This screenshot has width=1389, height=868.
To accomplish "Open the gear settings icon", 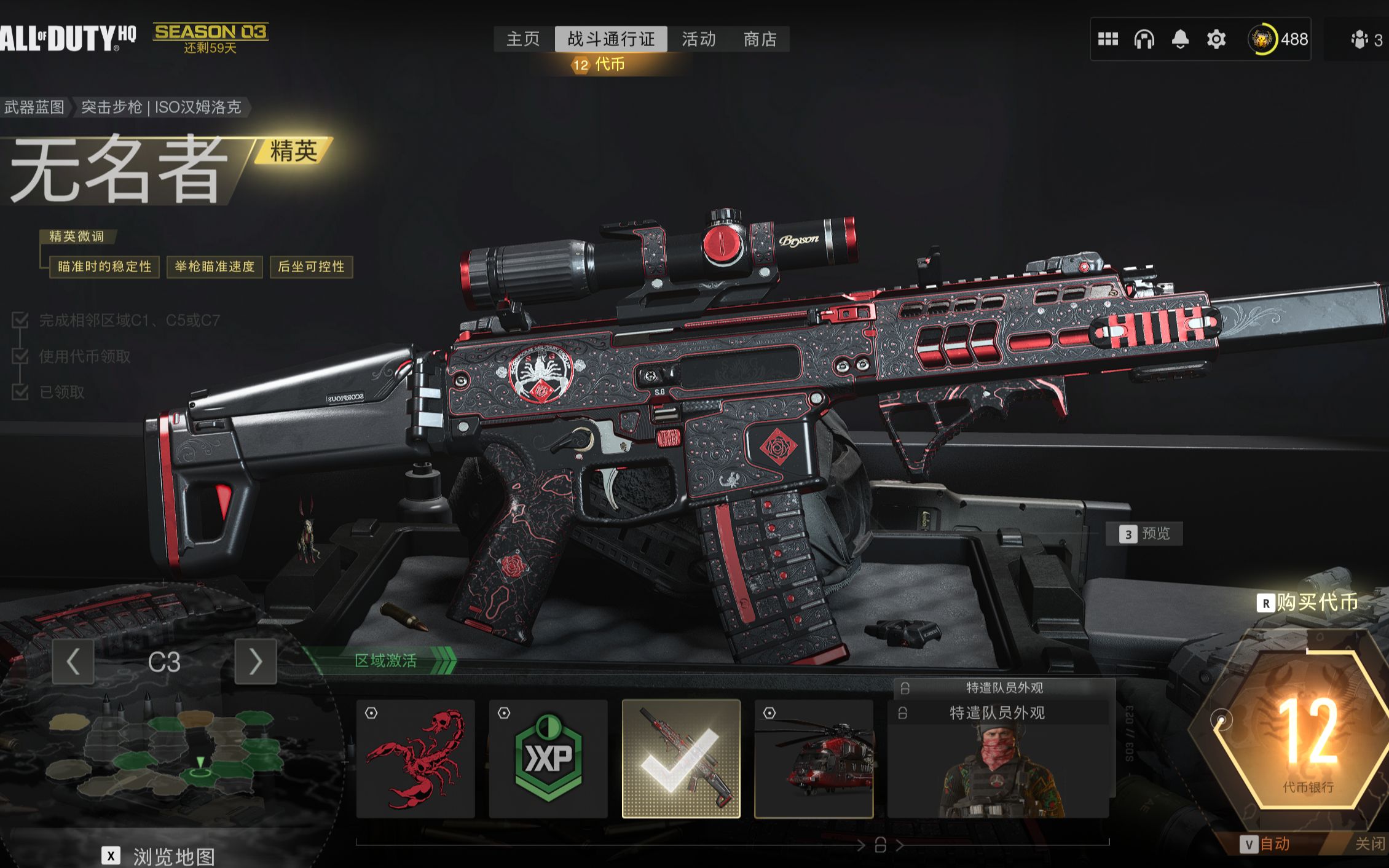I will (x=1216, y=39).
